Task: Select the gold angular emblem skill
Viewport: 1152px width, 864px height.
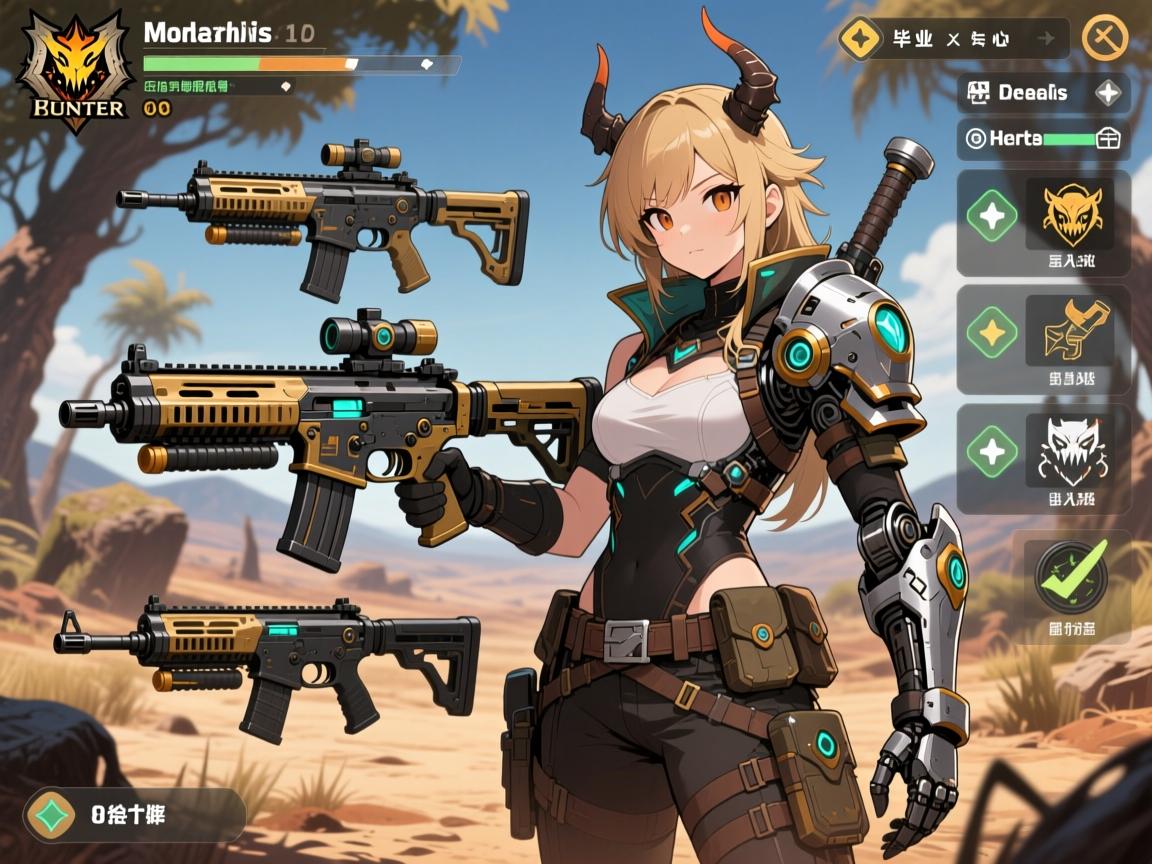Action: point(1069,332)
